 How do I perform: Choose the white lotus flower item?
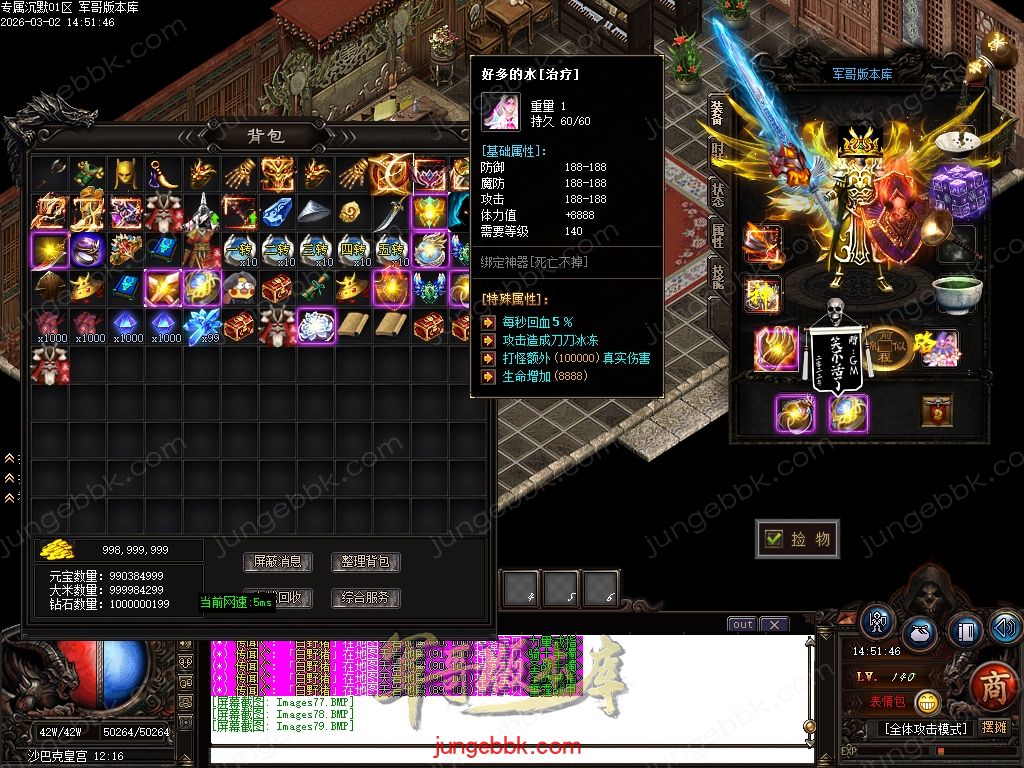click(314, 325)
